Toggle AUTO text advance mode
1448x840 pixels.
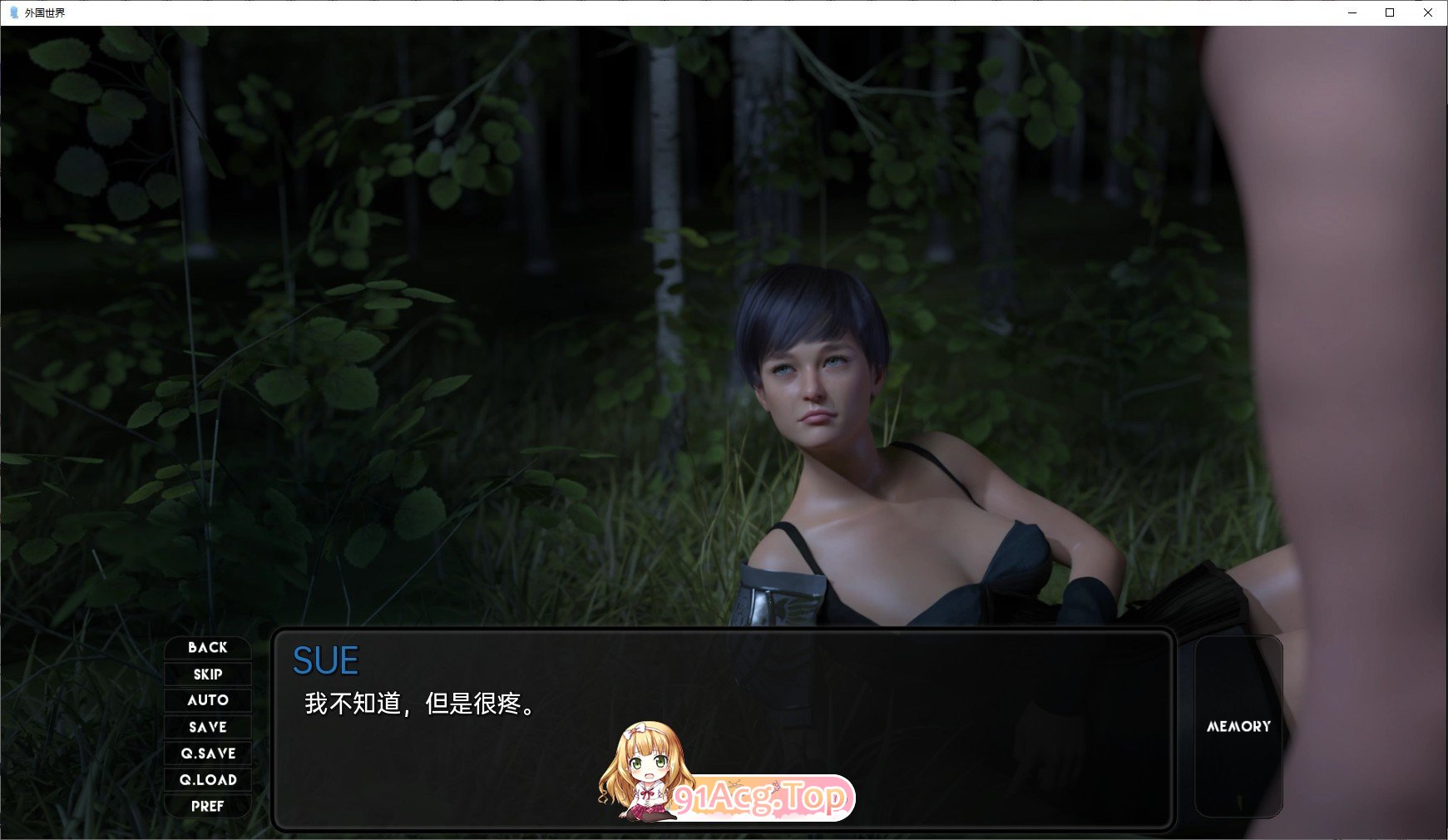[207, 700]
